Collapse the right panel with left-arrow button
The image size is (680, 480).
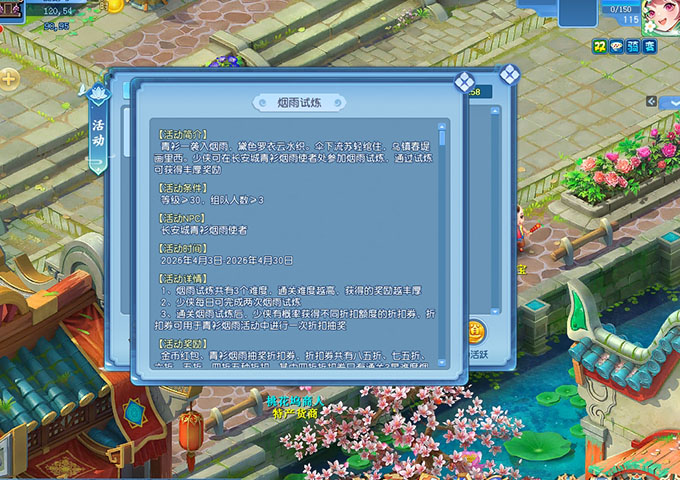652,101
